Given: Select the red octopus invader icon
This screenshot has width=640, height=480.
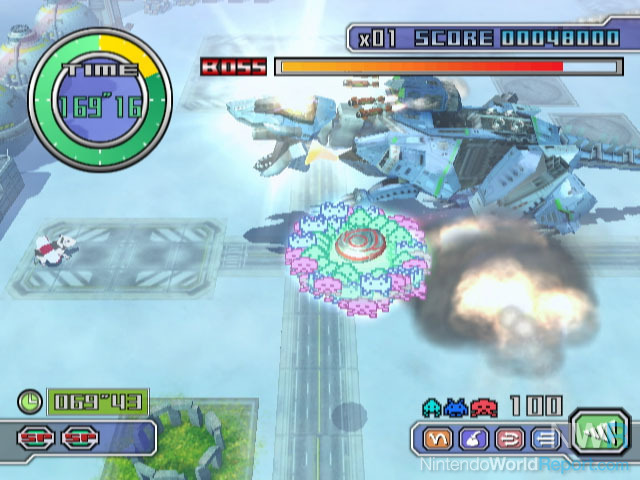Looking at the screenshot, I should point(482,407).
